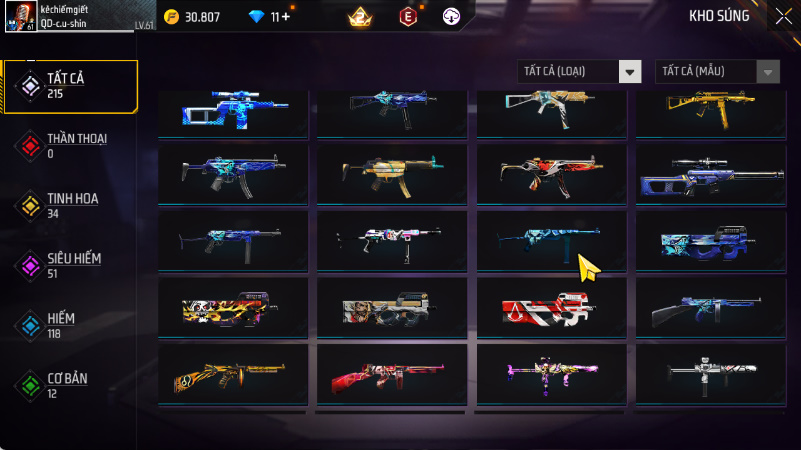Choose the HIẾM rarity tab
The height and width of the screenshot is (450, 801).
[70, 324]
